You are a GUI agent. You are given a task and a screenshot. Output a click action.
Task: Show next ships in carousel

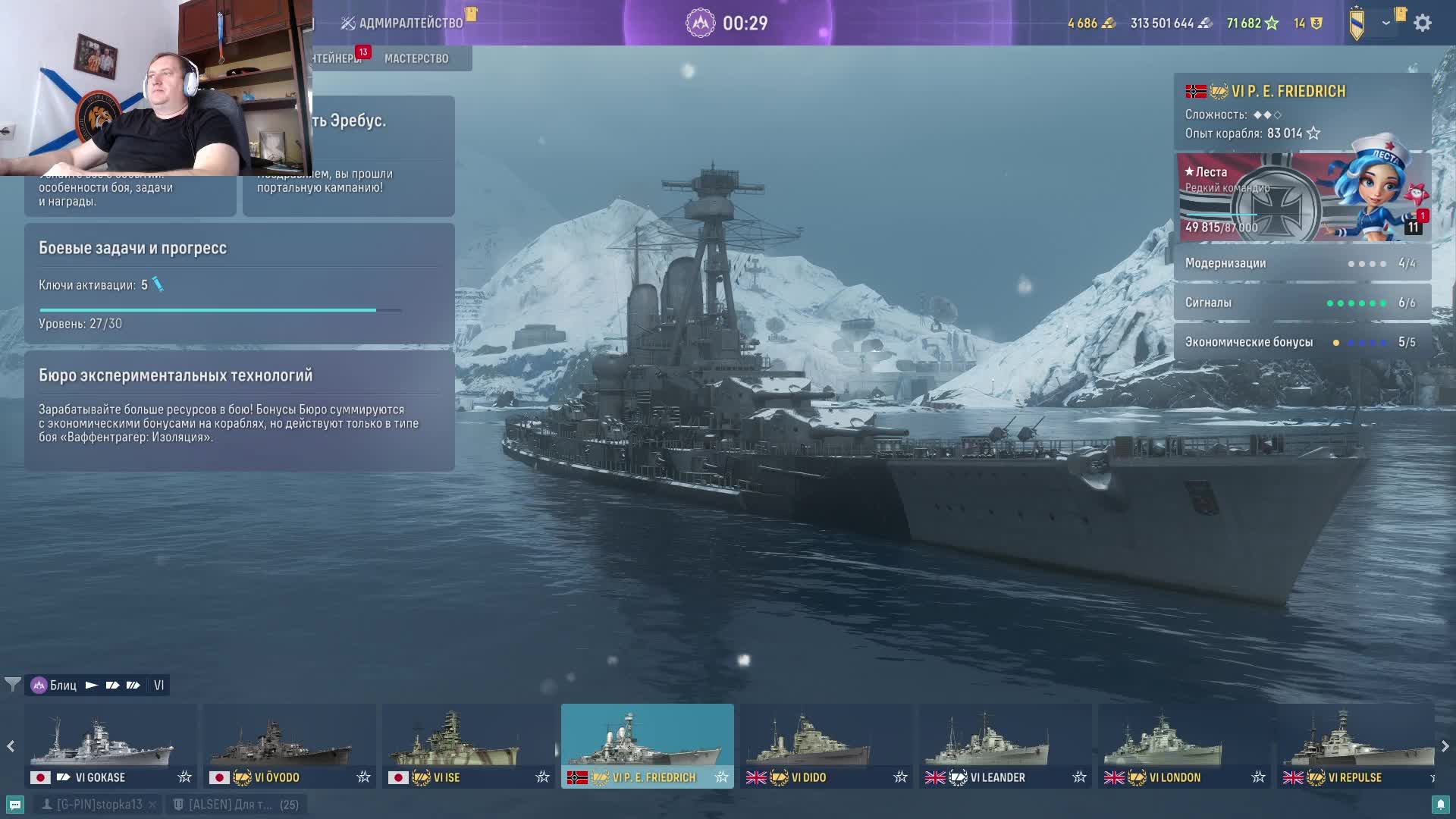[1445, 746]
